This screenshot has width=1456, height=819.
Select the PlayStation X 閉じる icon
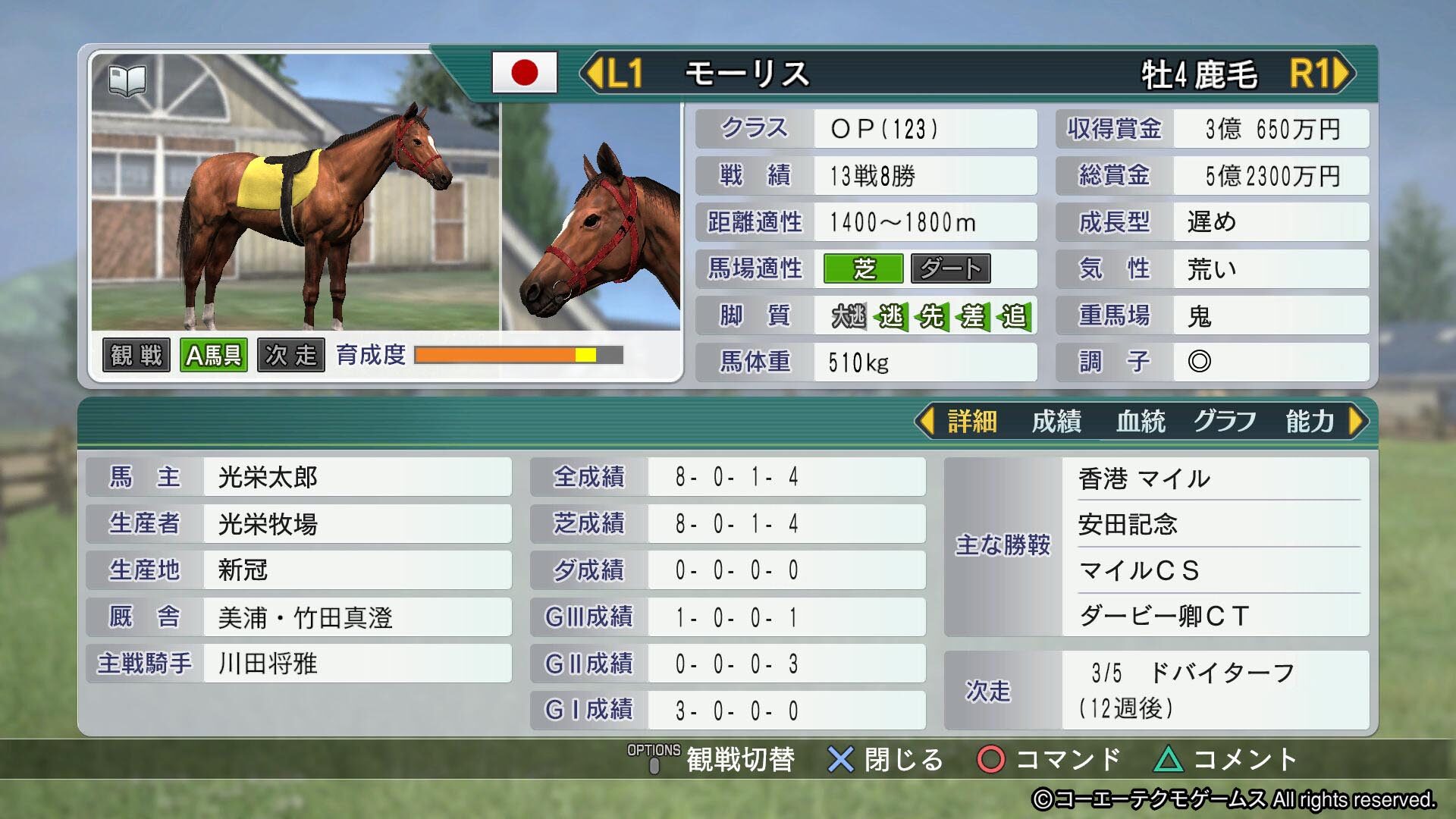click(839, 758)
